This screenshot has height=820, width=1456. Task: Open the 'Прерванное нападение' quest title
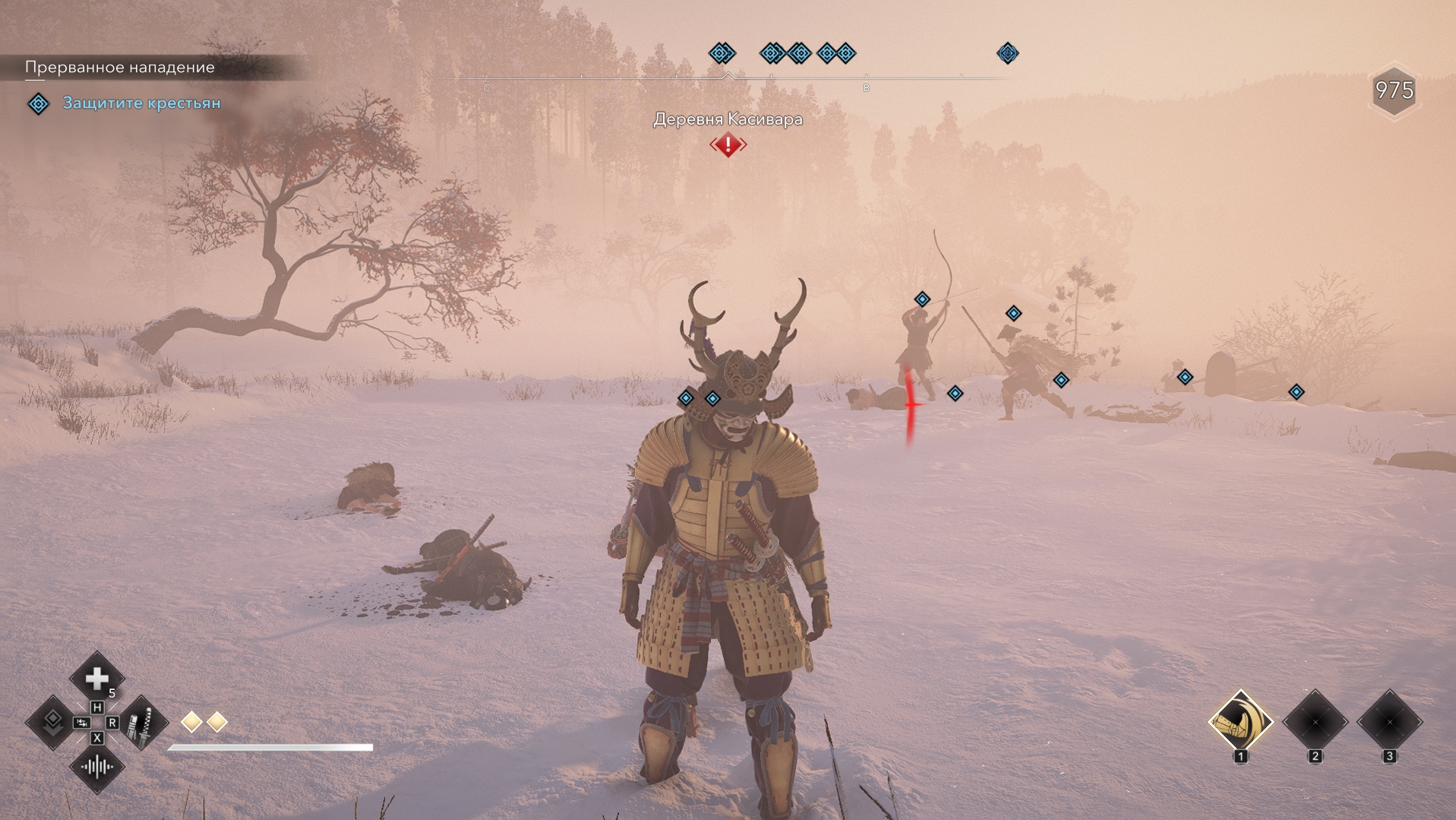coord(120,68)
